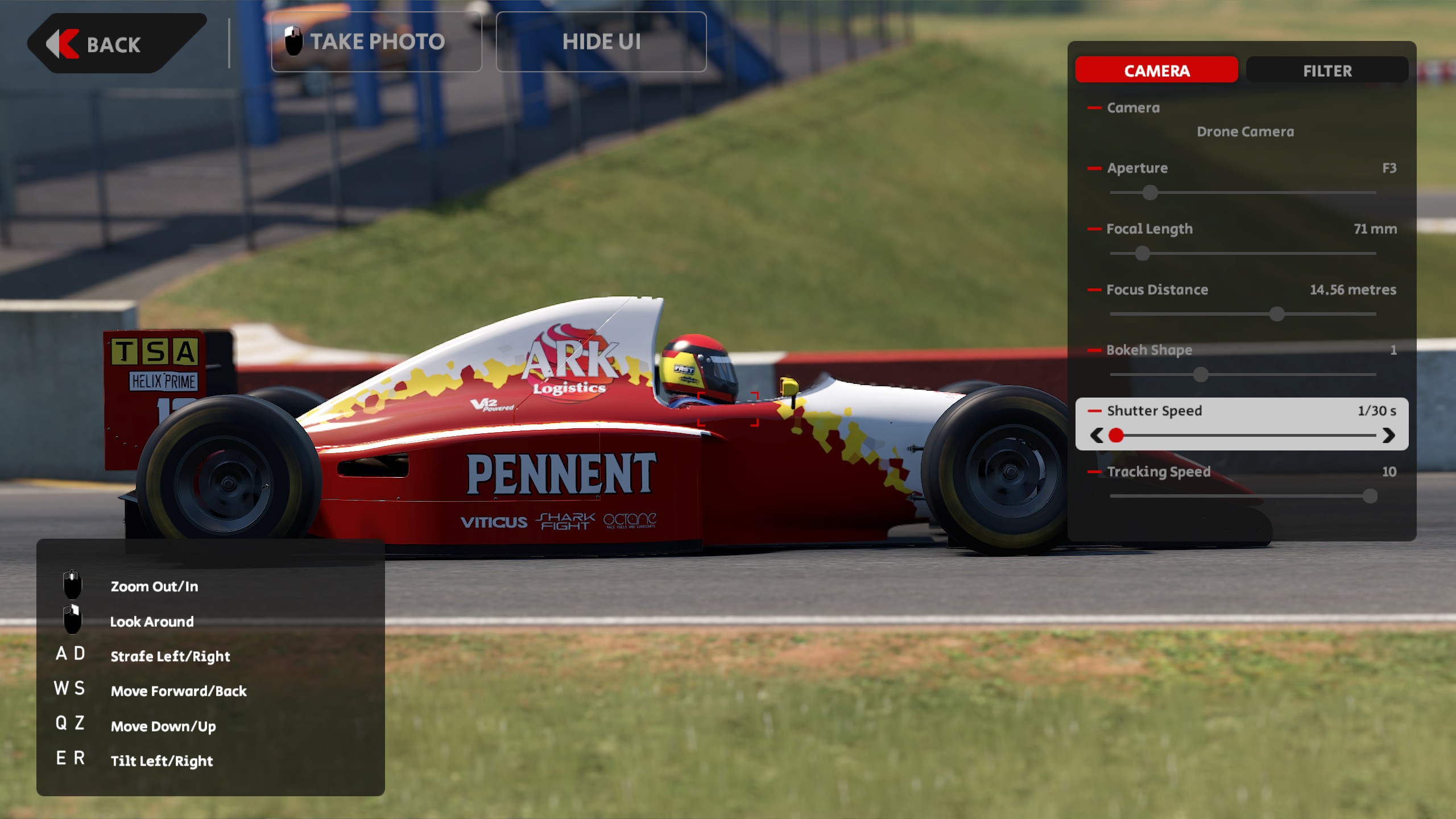1456x819 pixels.
Task: Select the CAMERA tab
Action: (x=1156, y=71)
